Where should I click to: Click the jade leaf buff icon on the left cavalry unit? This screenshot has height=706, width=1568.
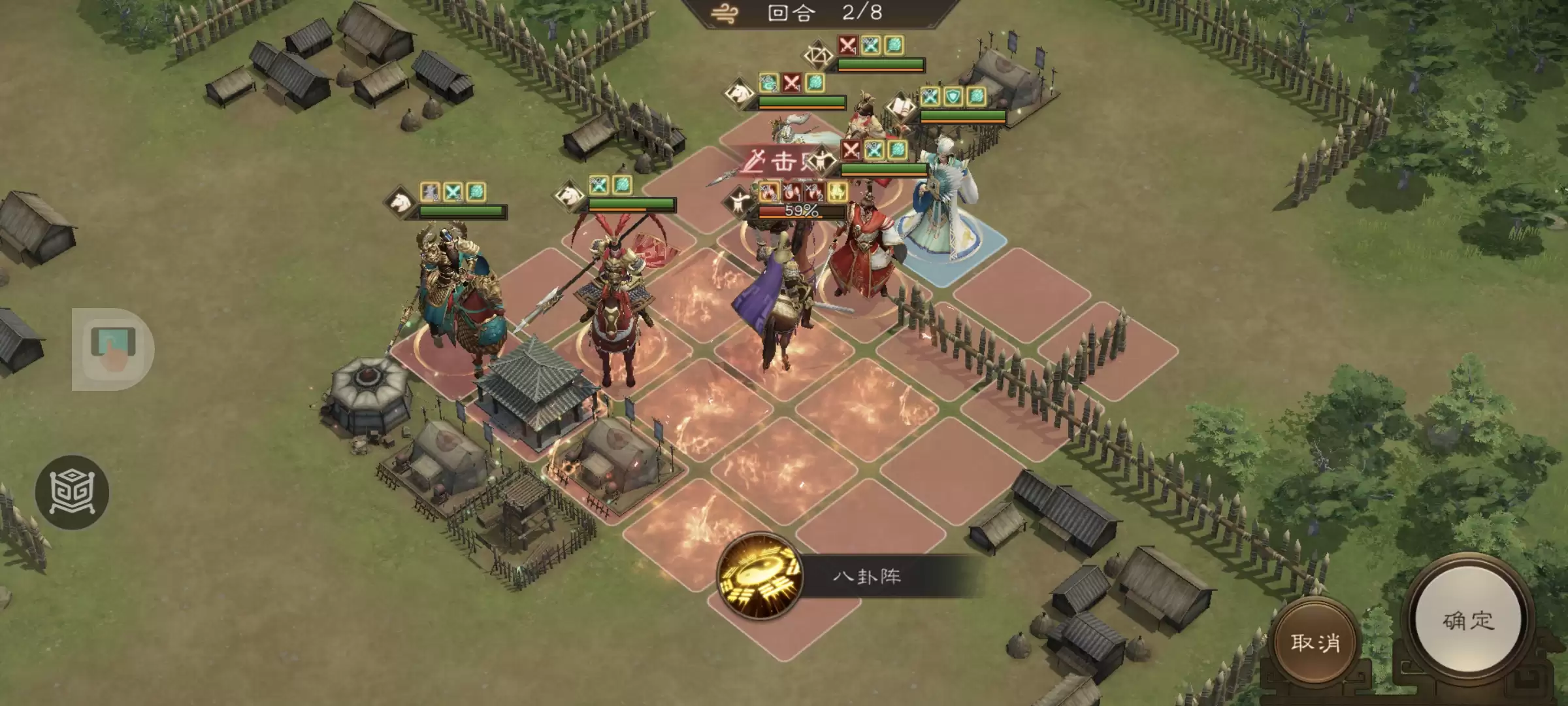478,191
